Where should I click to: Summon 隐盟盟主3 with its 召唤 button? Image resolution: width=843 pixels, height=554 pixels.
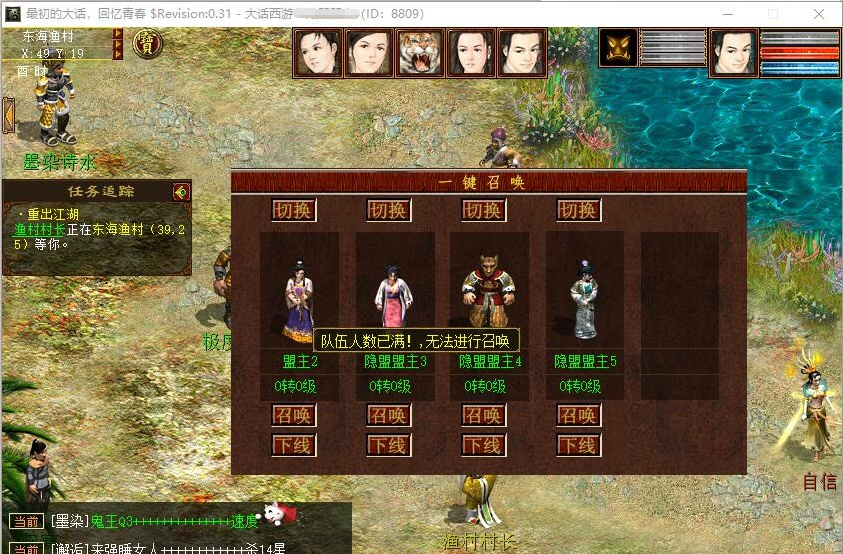point(389,415)
